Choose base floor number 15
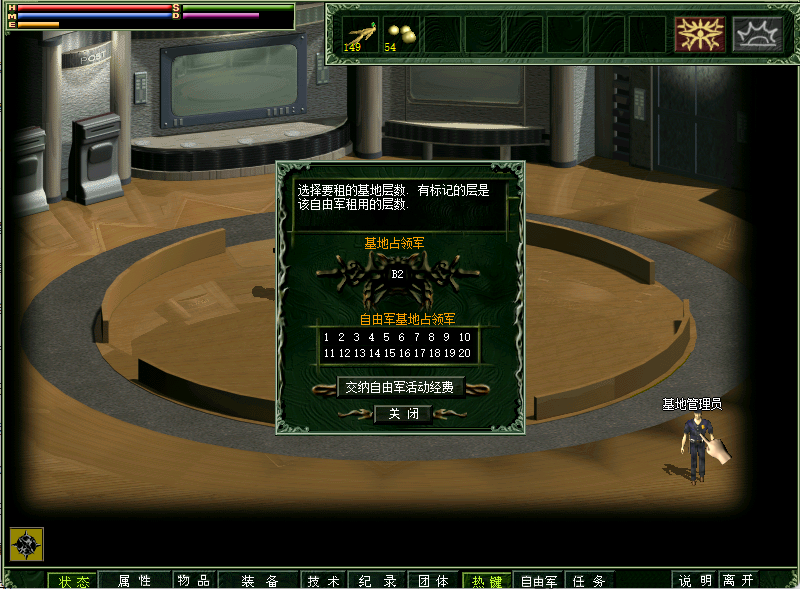Viewport: 800px width, 589px height. (x=388, y=353)
